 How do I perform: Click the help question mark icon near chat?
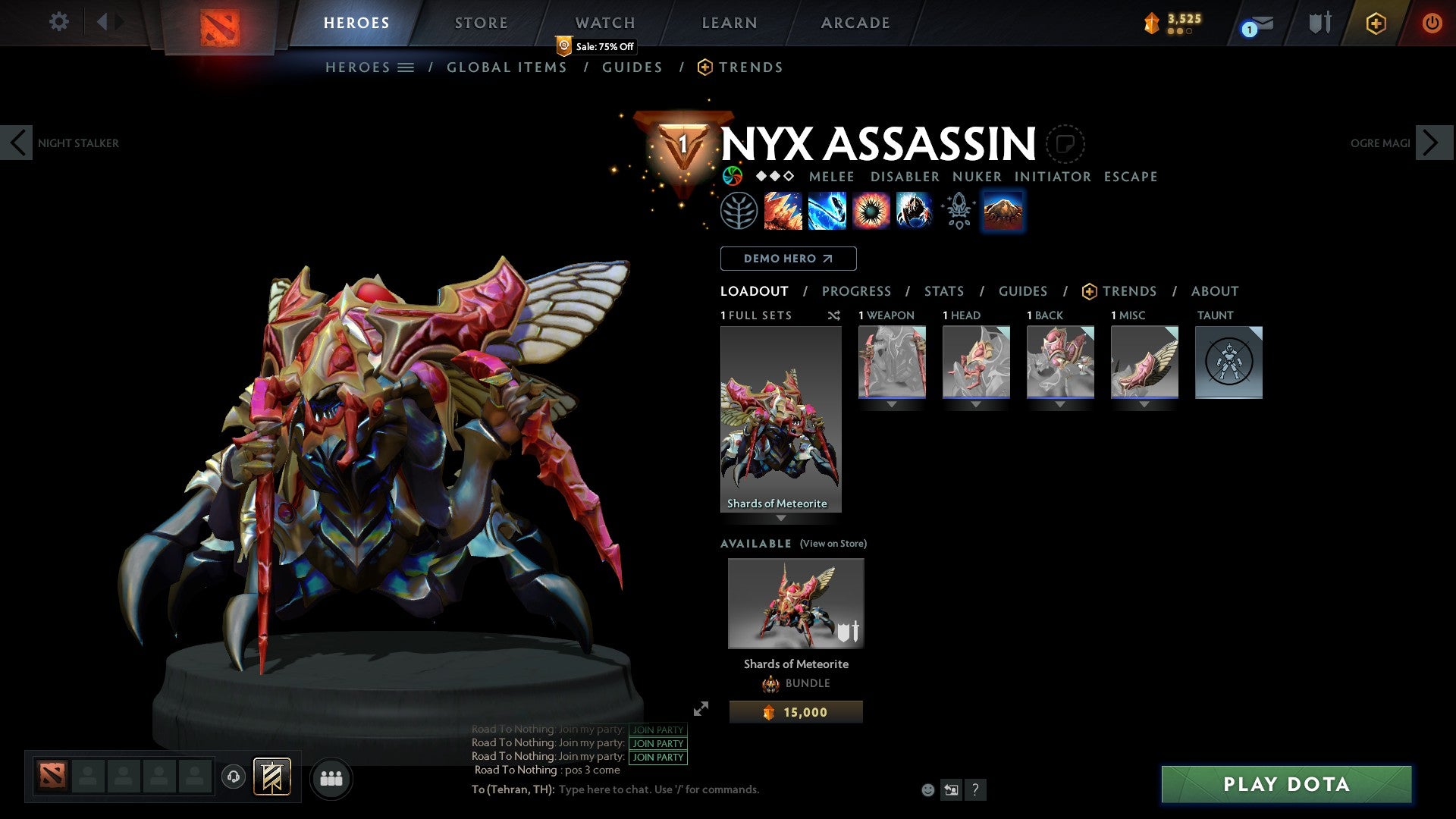tap(975, 789)
